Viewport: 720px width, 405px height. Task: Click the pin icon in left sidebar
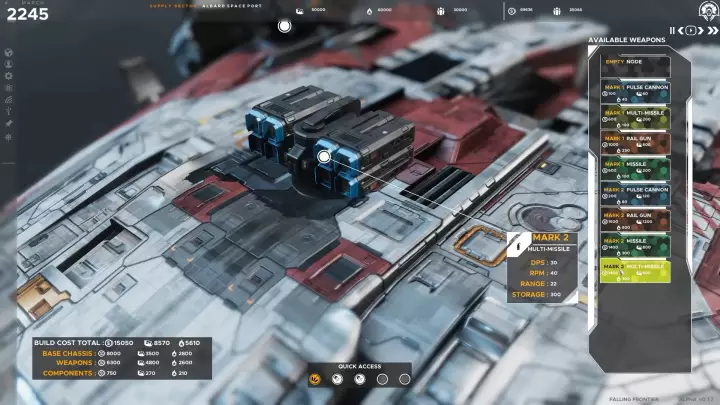tap(9, 124)
